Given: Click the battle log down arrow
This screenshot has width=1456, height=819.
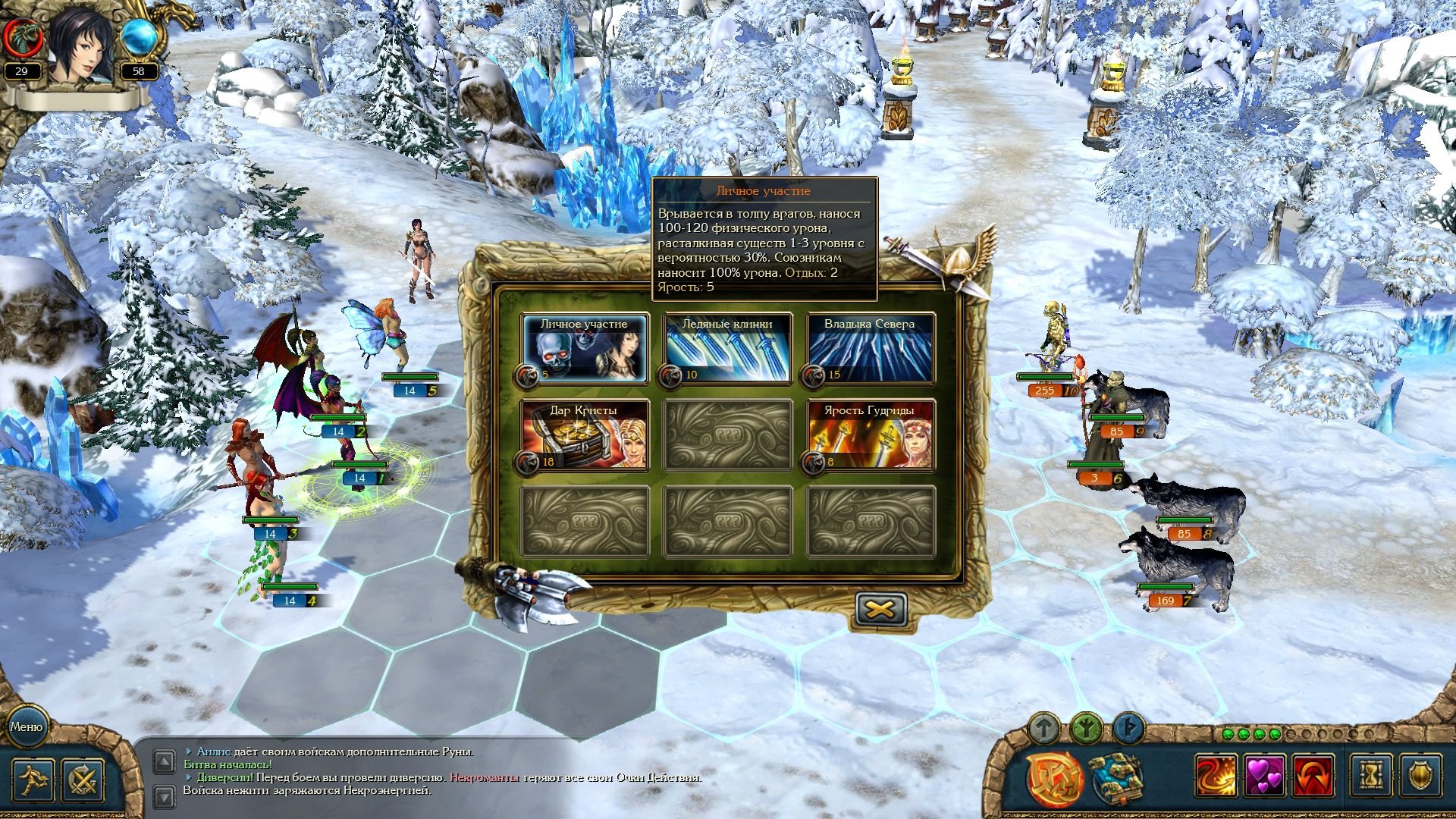Looking at the screenshot, I should coord(164,795).
